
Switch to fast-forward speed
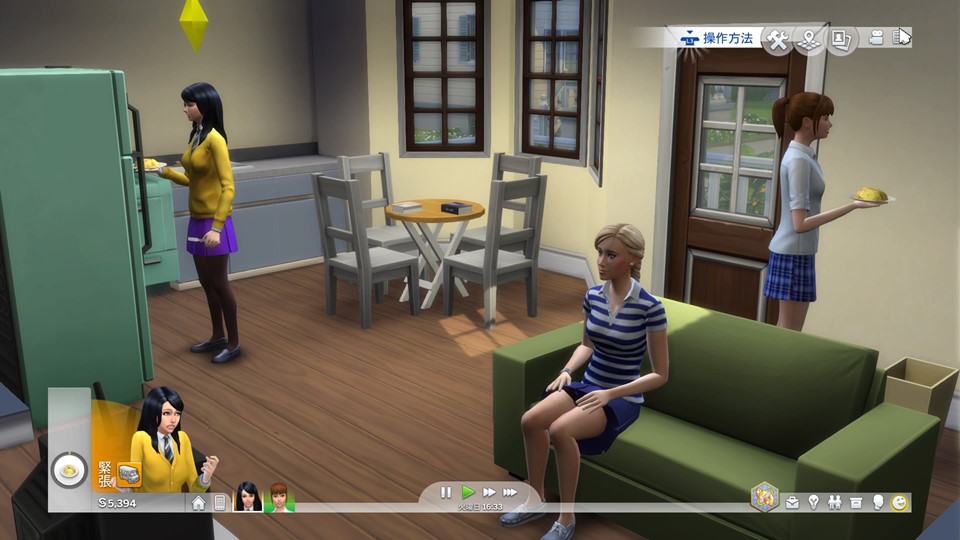pyautogui.click(x=489, y=492)
